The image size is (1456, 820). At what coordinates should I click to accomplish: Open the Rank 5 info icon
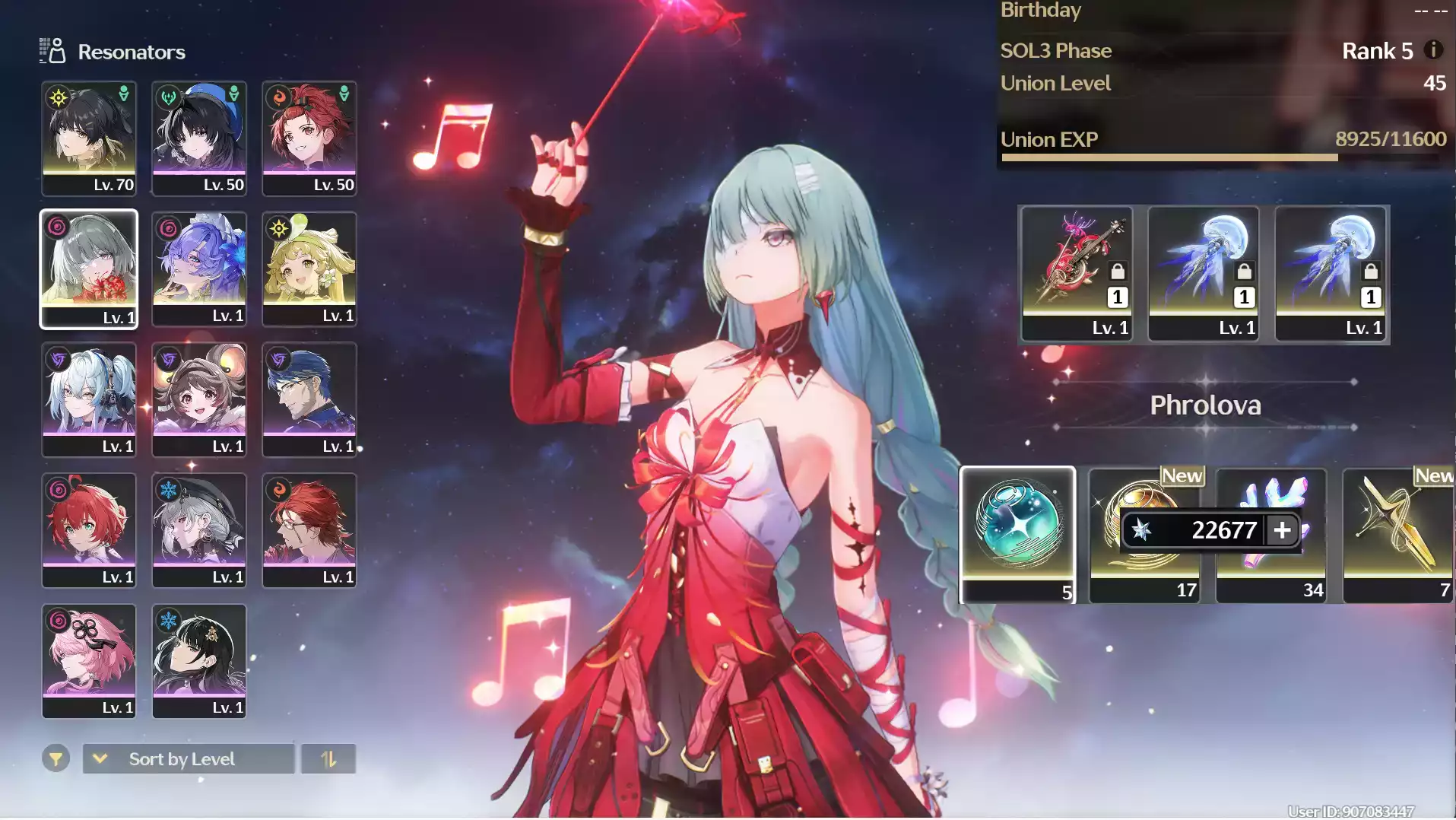click(1433, 50)
